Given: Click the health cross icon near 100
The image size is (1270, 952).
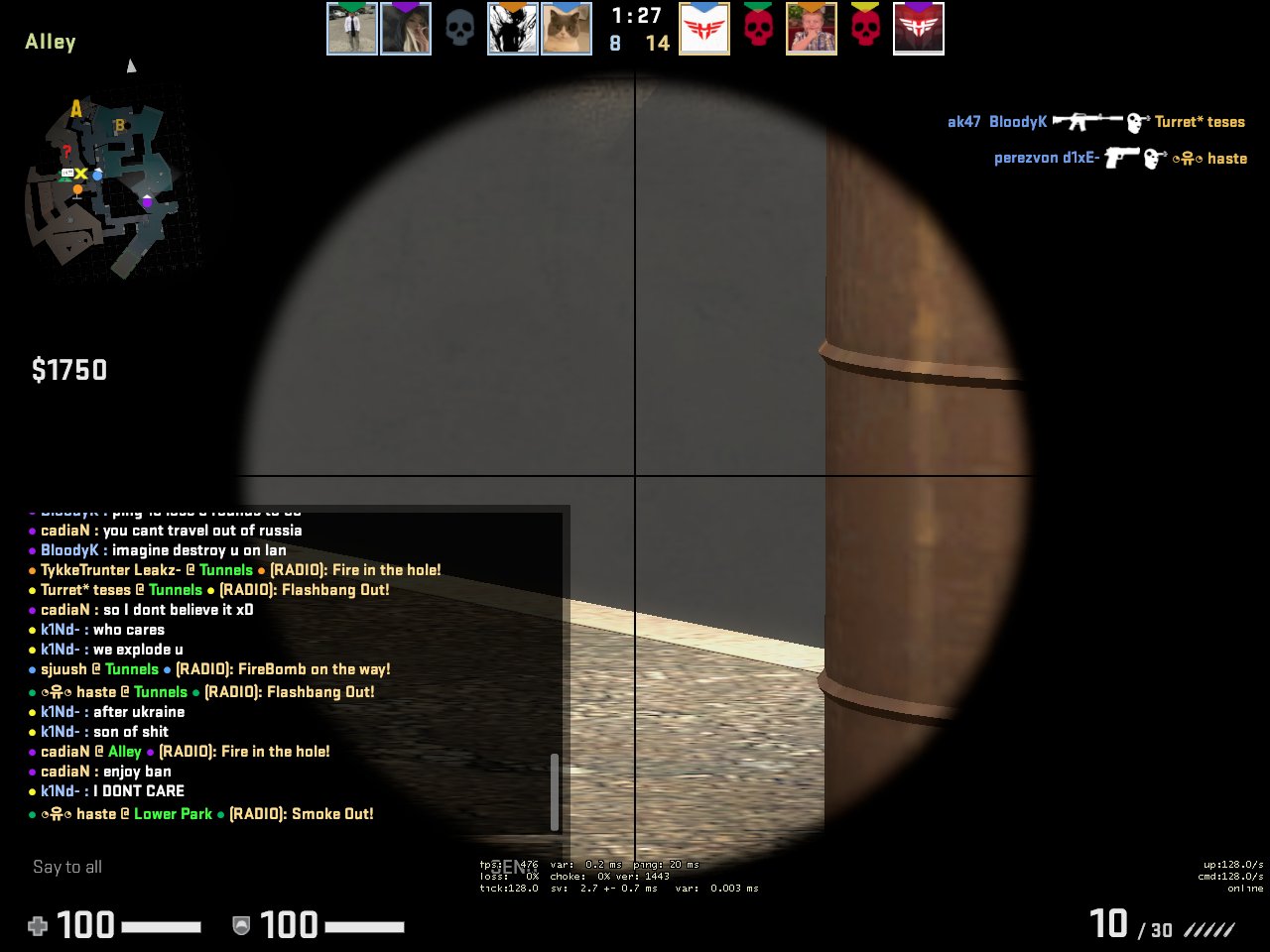Looking at the screenshot, I should pos(37,925).
